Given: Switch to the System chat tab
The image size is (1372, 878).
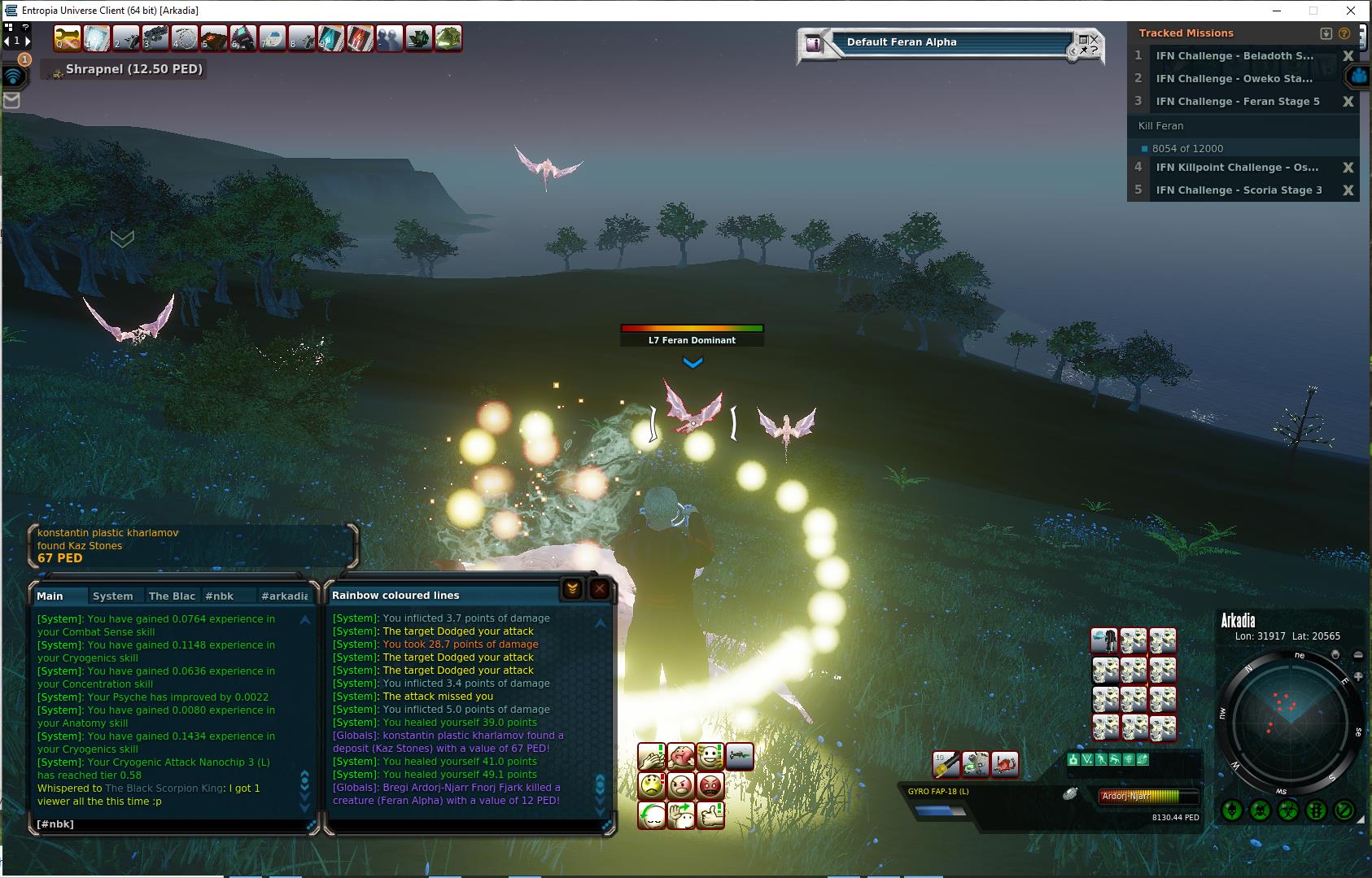Looking at the screenshot, I should click(x=113, y=596).
